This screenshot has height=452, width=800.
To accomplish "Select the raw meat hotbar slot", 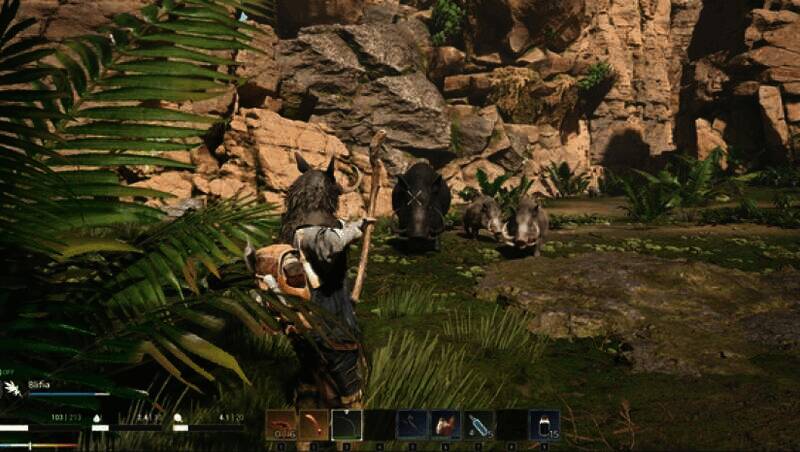I will pos(445,425).
